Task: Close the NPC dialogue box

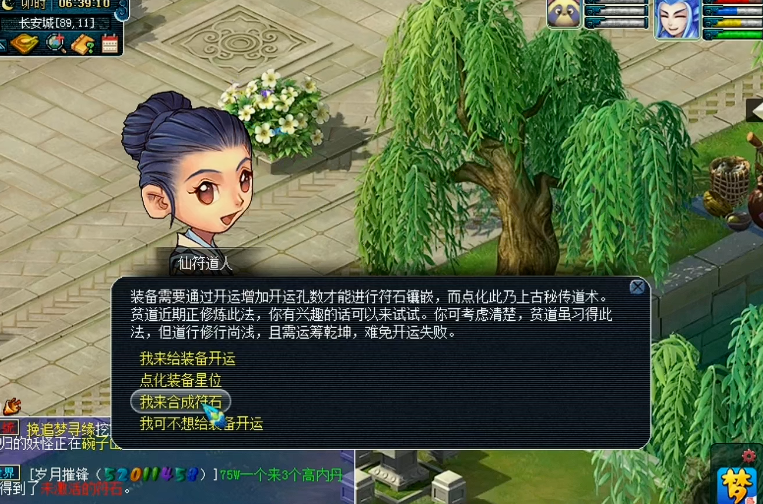Action: point(636,288)
